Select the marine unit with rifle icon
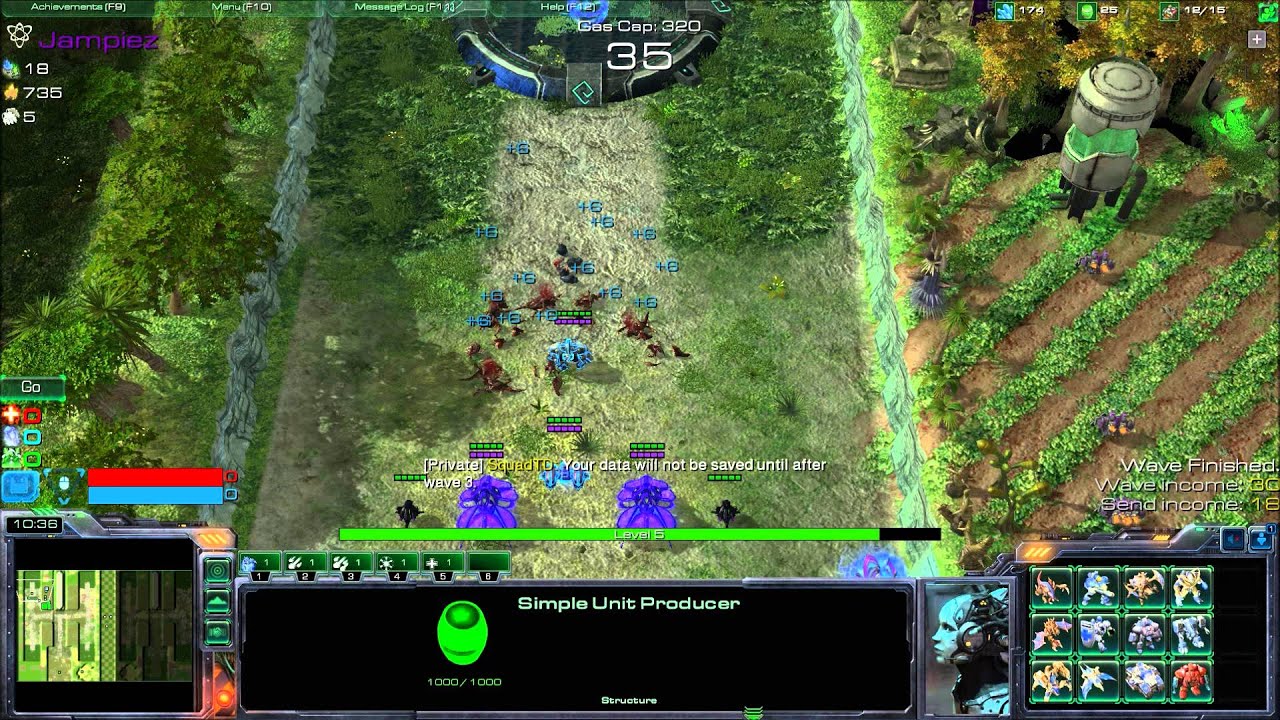This screenshot has width=1280, height=720. point(1098,588)
